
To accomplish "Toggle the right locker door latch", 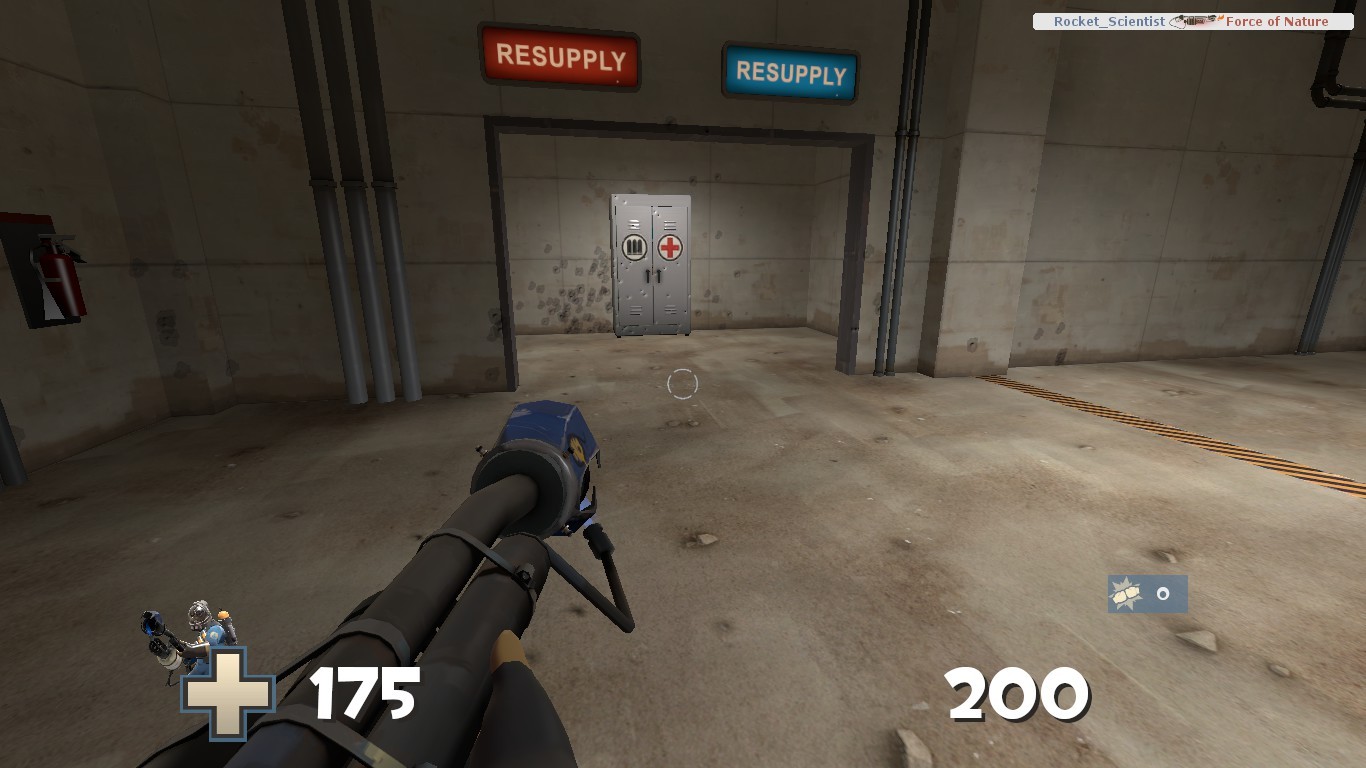I will (x=659, y=275).
